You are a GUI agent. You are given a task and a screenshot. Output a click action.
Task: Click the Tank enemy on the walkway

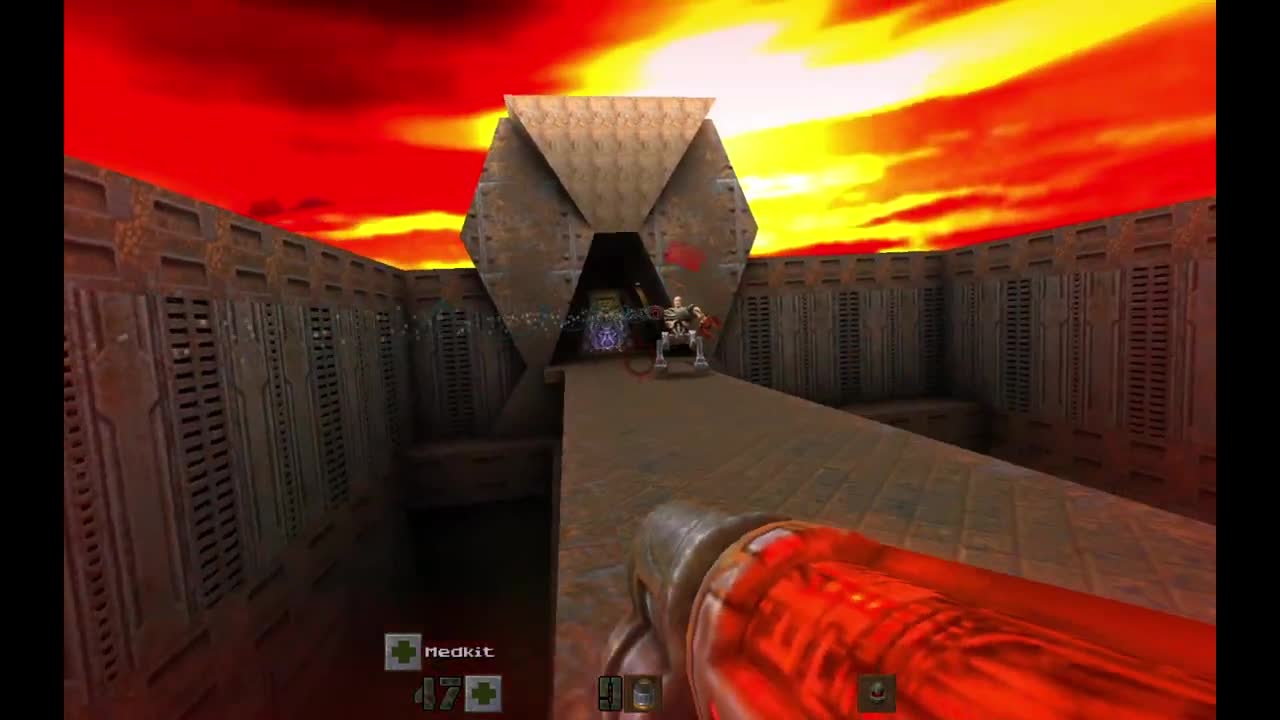[680, 320]
